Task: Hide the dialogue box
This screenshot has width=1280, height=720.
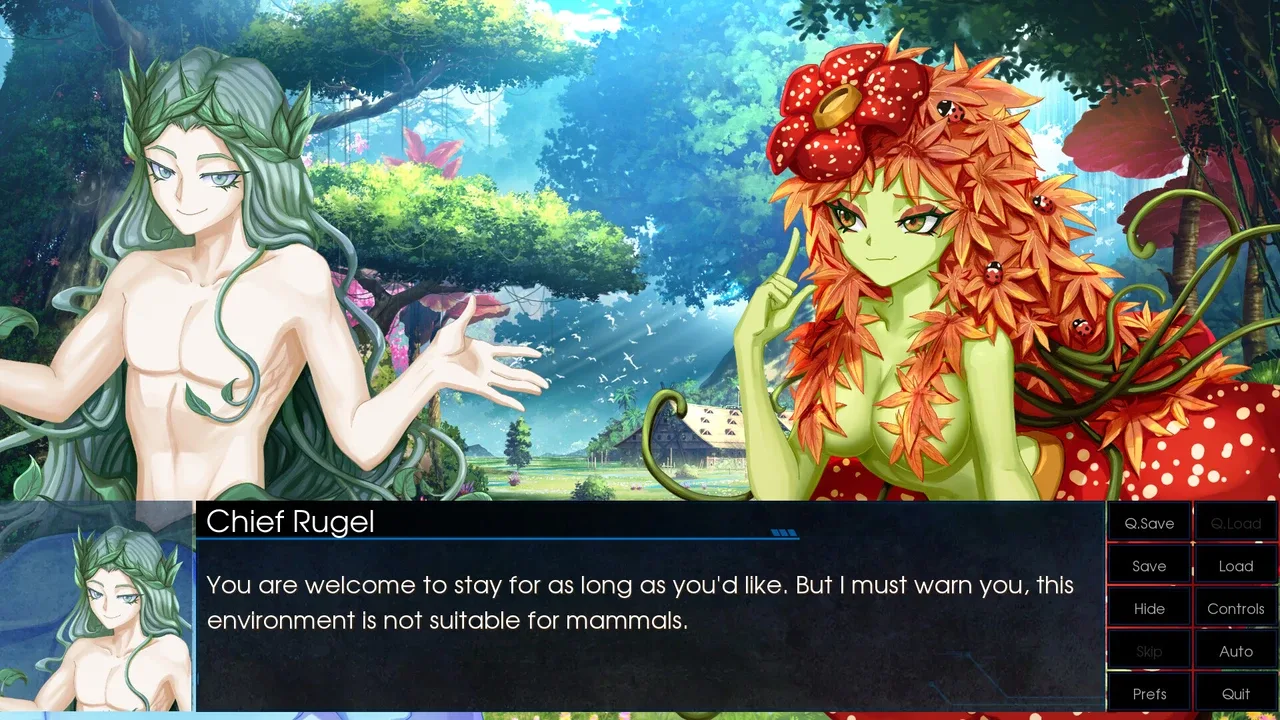Action: click(1149, 608)
